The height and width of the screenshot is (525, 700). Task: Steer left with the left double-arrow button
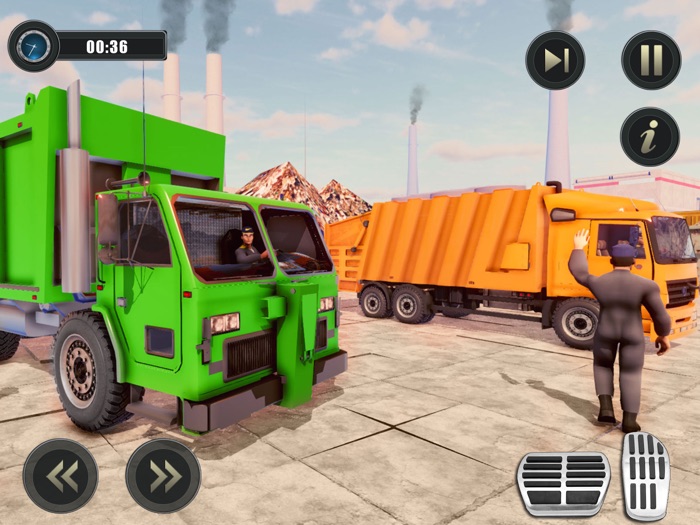click(61, 476)
